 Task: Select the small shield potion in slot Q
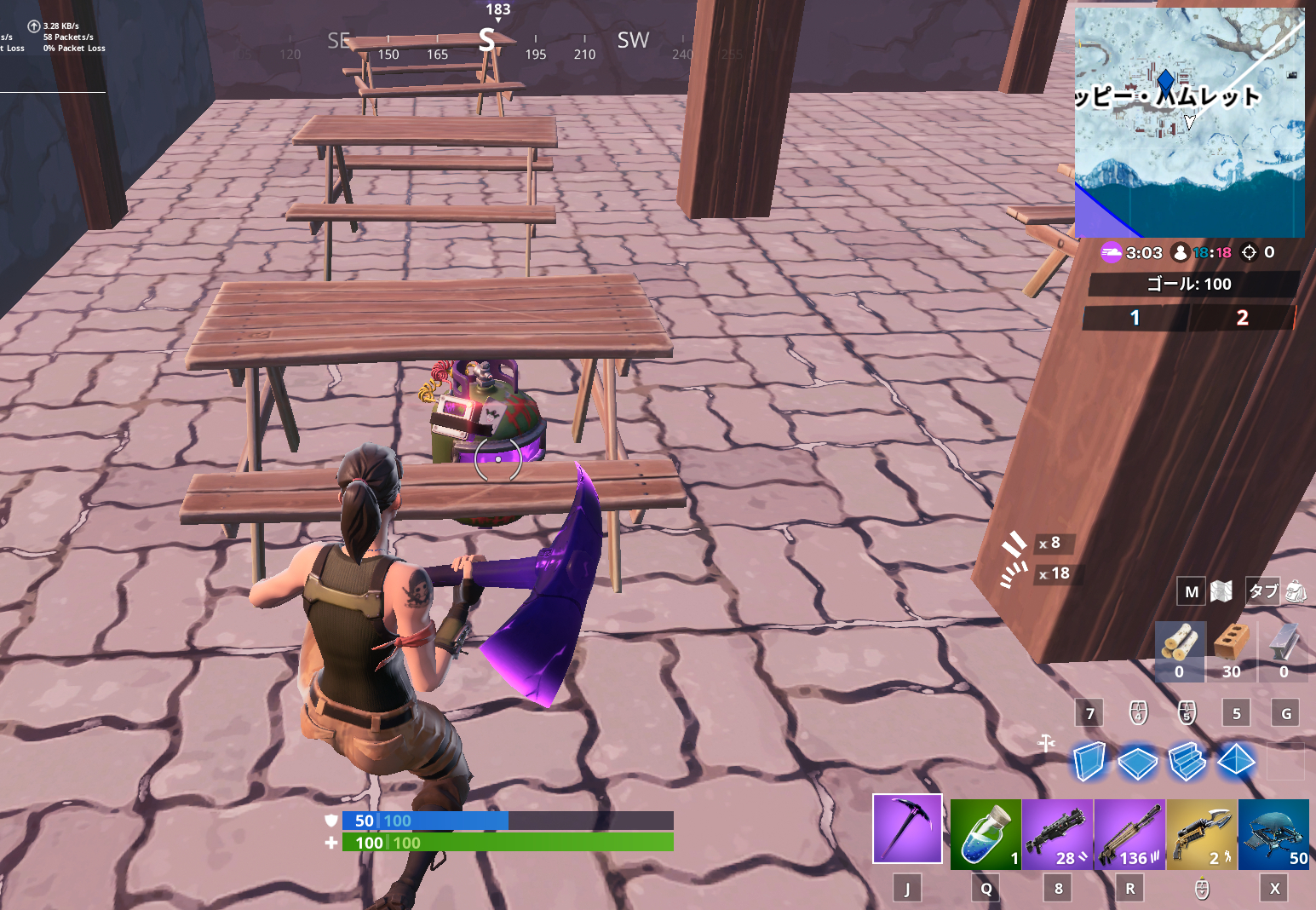(986, 833)
